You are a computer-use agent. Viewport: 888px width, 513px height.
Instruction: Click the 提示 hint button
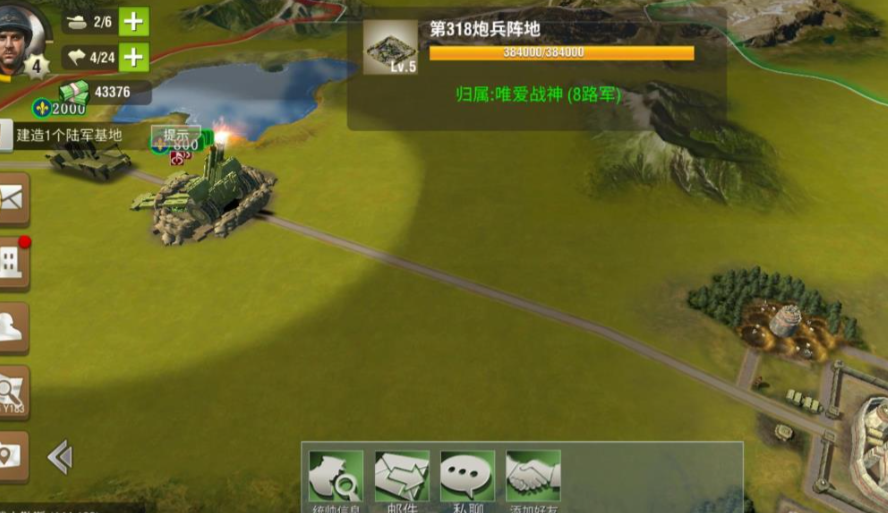tap(176, 134)
